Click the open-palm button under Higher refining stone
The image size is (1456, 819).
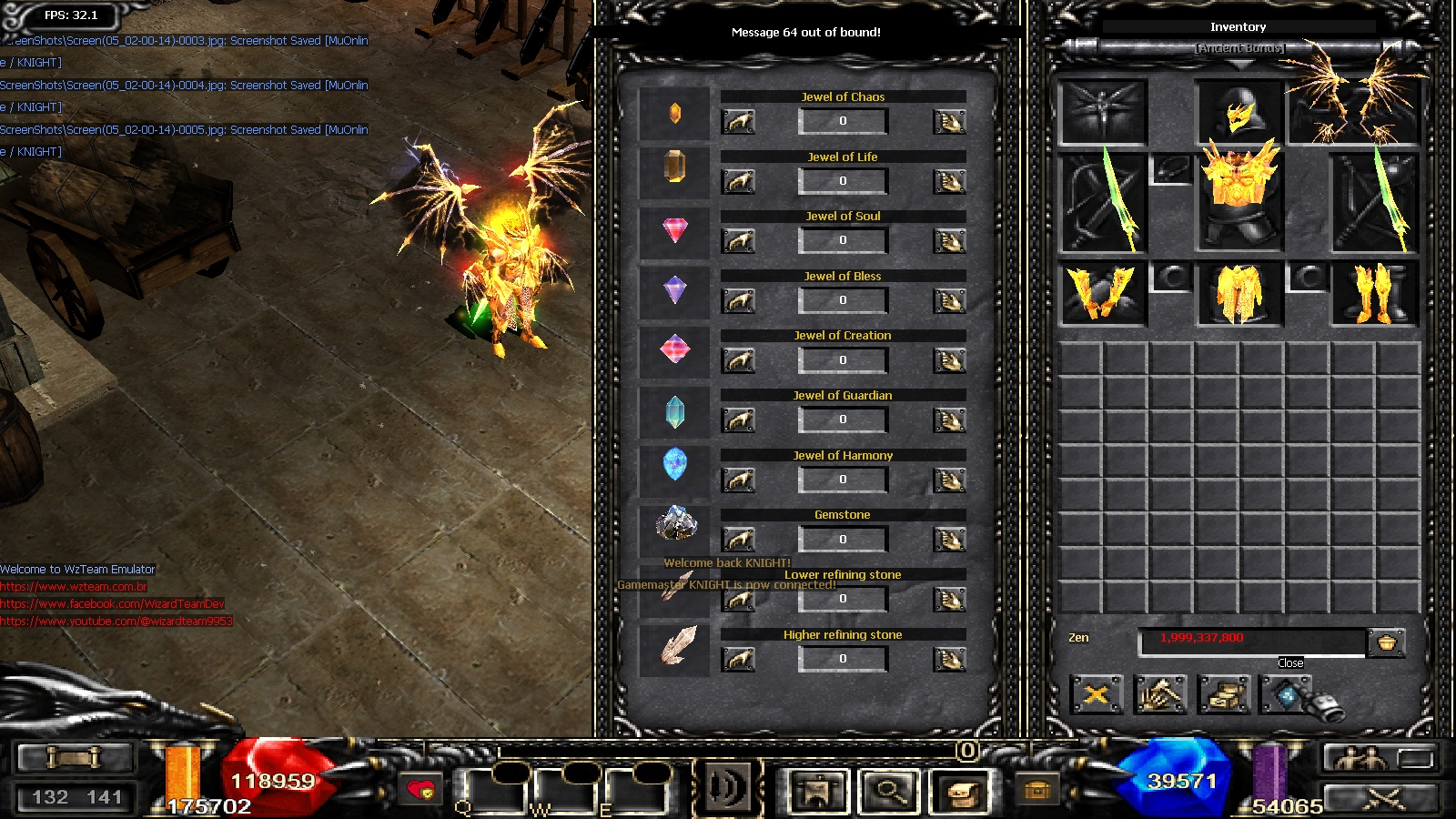(x=949, y=659)
